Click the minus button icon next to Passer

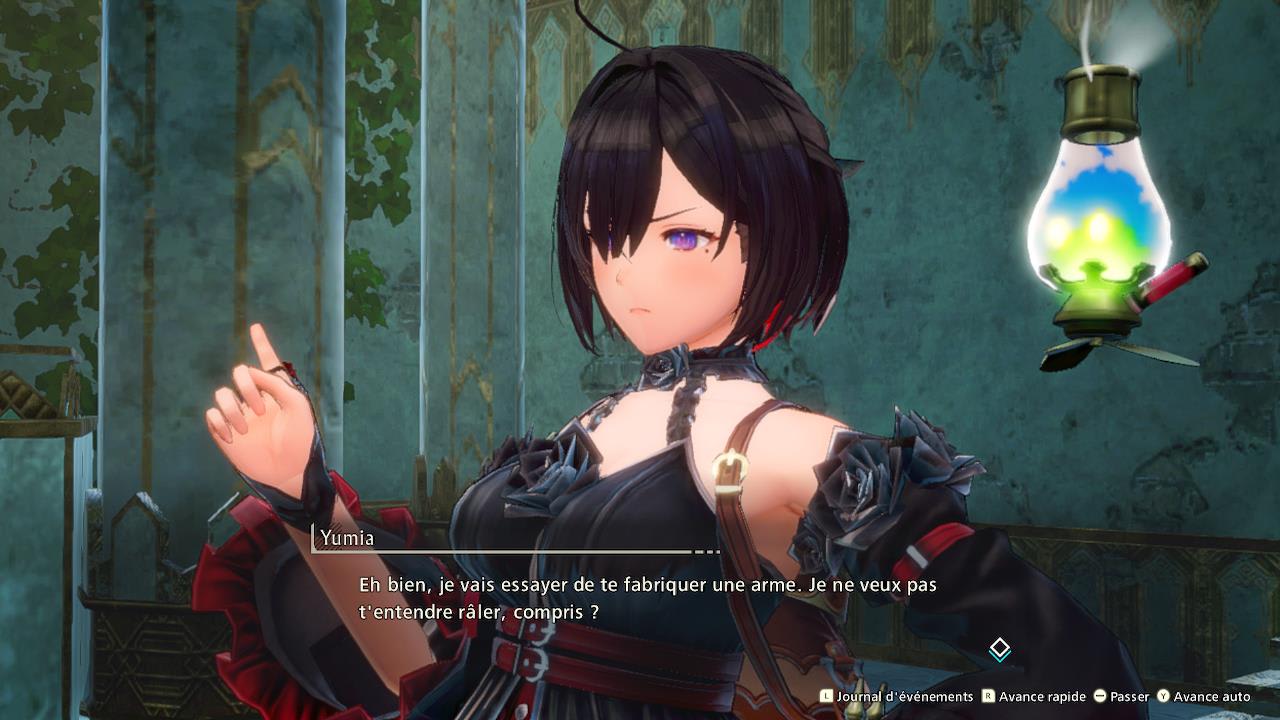coord(1100,696)
